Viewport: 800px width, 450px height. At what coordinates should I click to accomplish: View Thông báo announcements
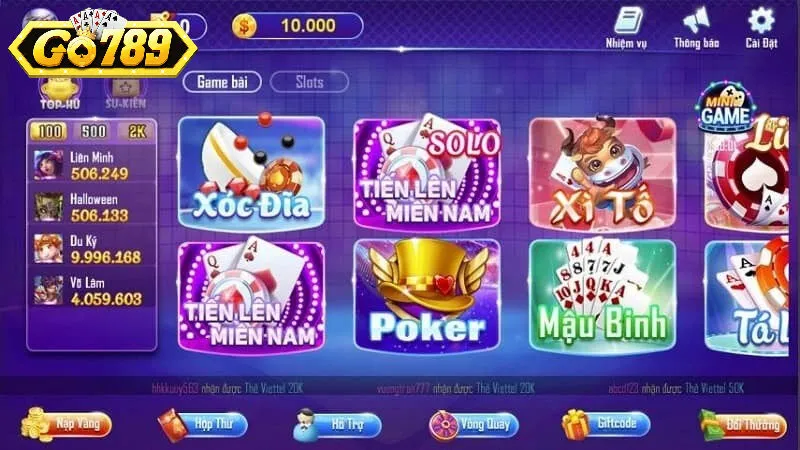[696, 28]
